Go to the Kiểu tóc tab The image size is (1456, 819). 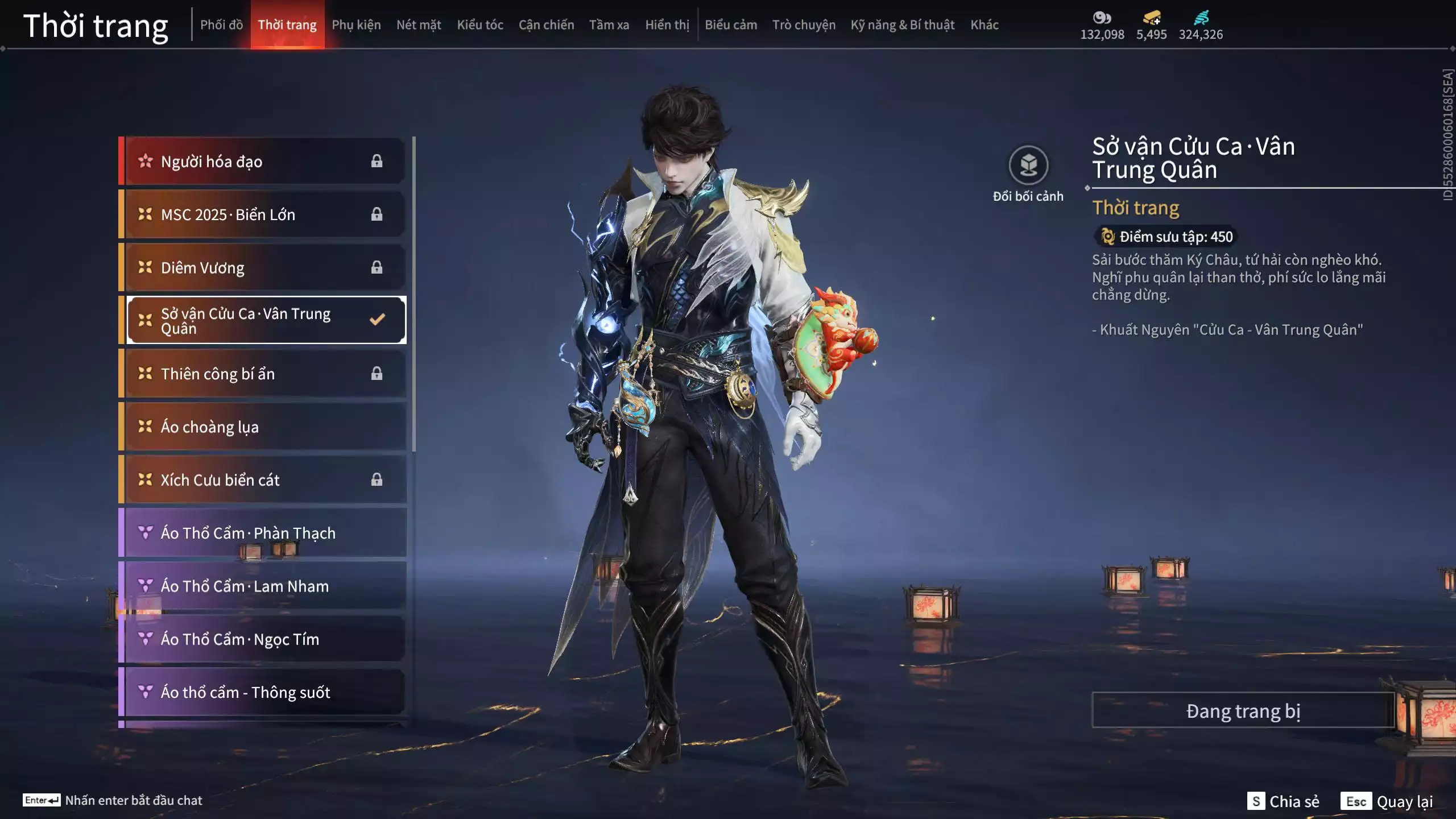(x=480, y=25)
